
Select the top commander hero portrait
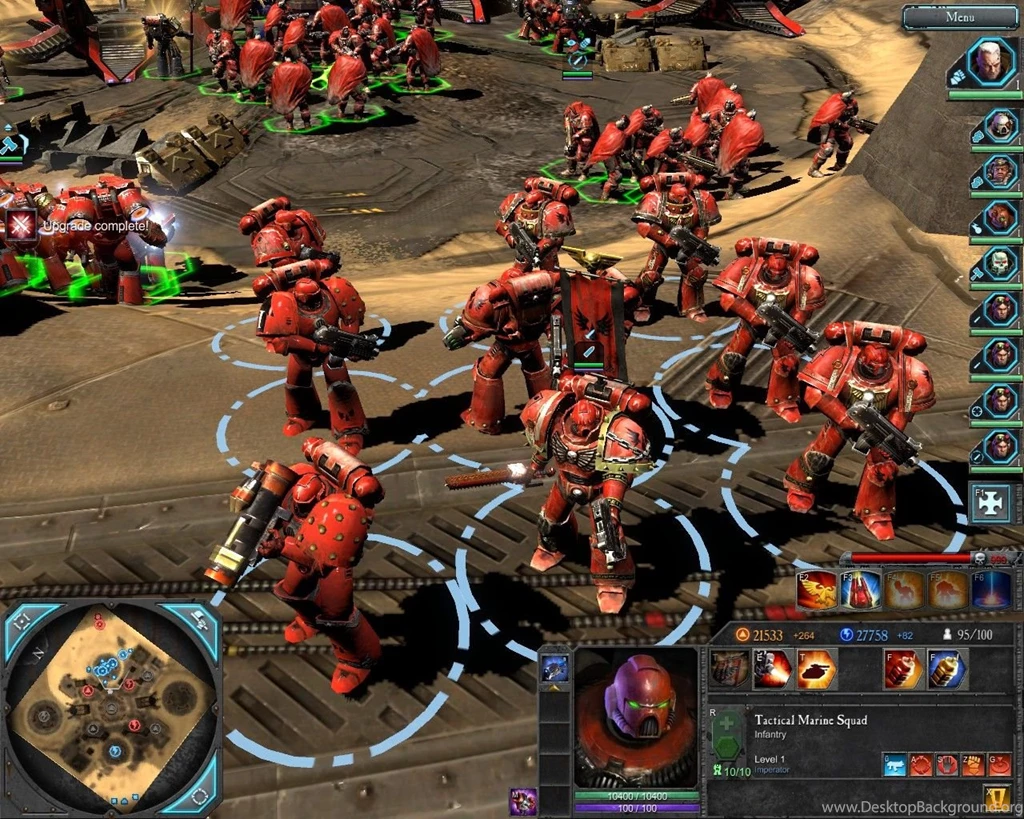(x=989, y=63)
